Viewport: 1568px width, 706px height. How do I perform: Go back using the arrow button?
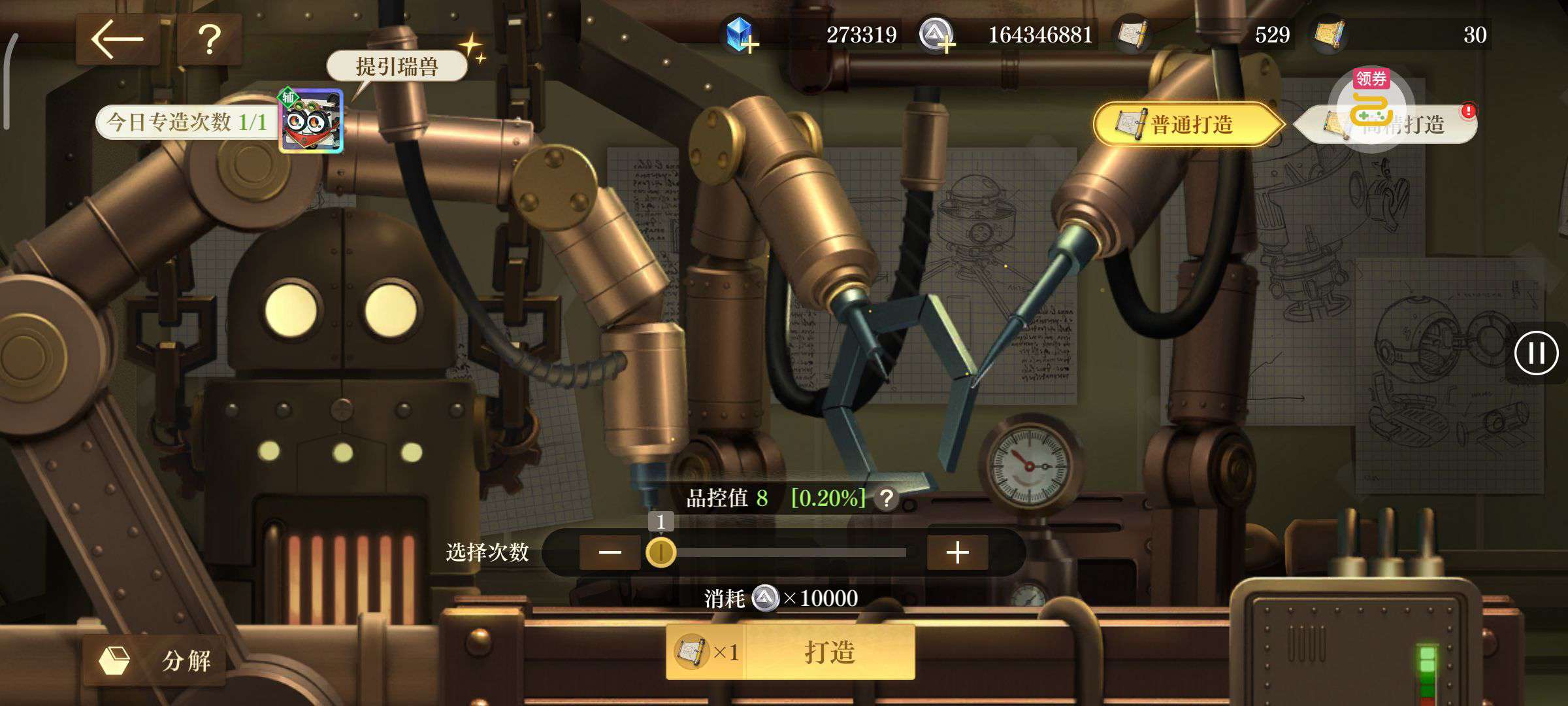click(x=118, y=39)
